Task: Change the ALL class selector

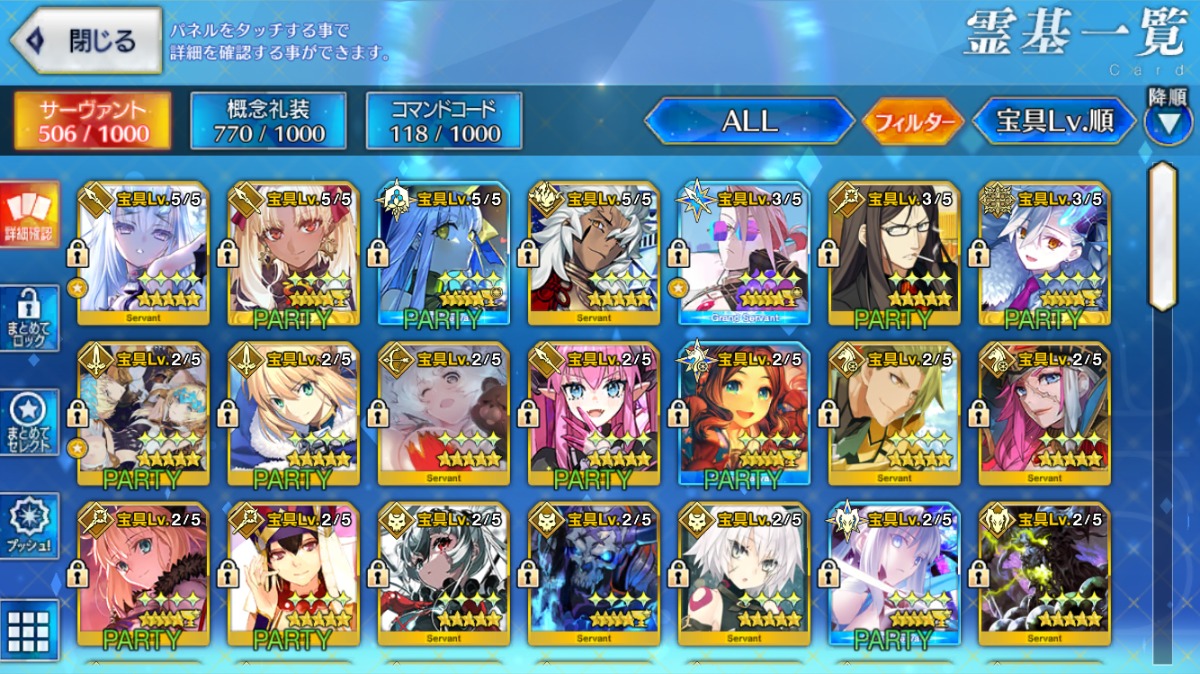Action: [749, 122]
